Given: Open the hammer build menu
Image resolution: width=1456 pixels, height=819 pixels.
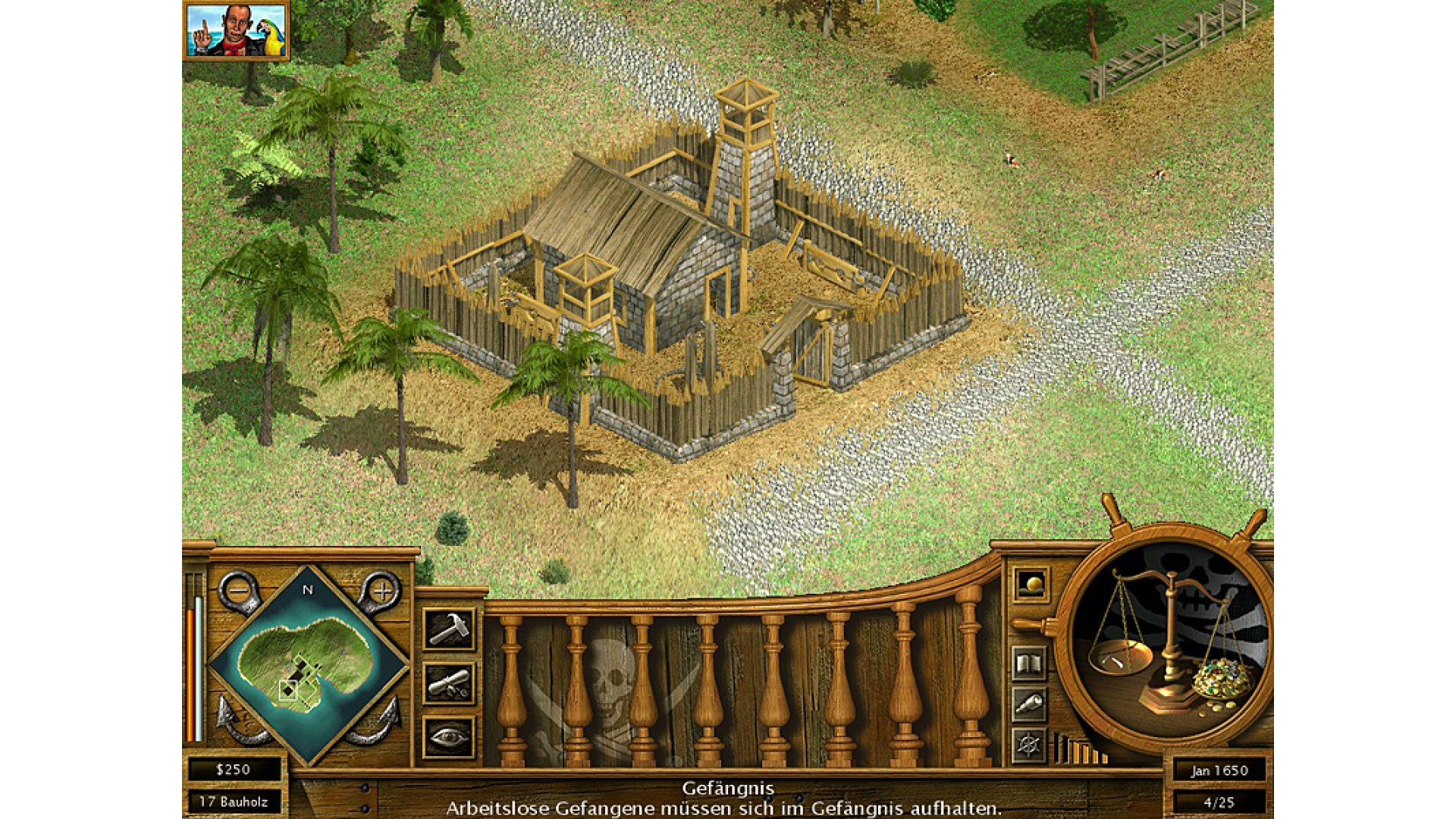Looking at the screenshot, I should pyautogui.click(x=449, y=629).
